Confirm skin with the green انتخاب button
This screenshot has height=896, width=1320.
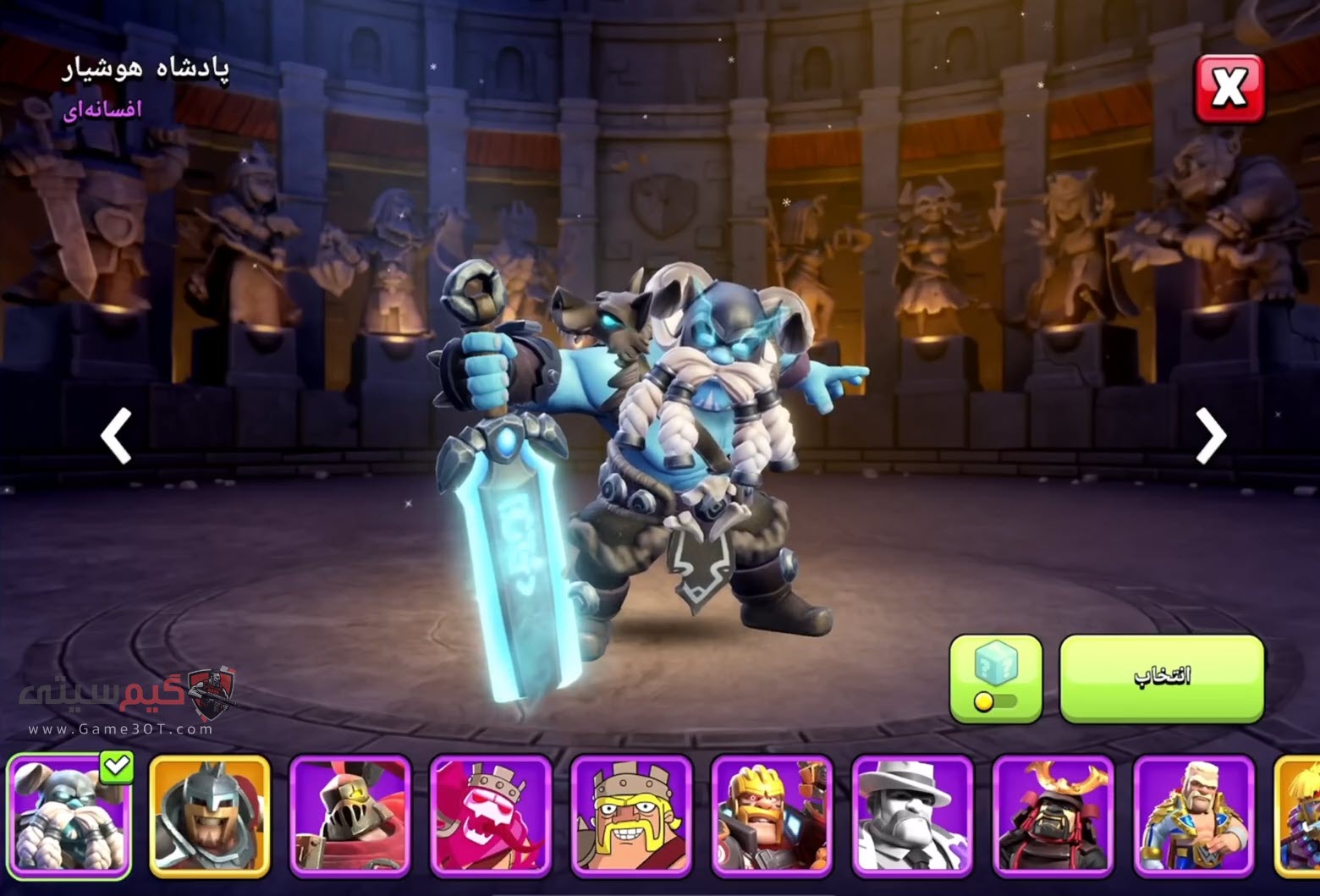click(x=1162, y=679)
